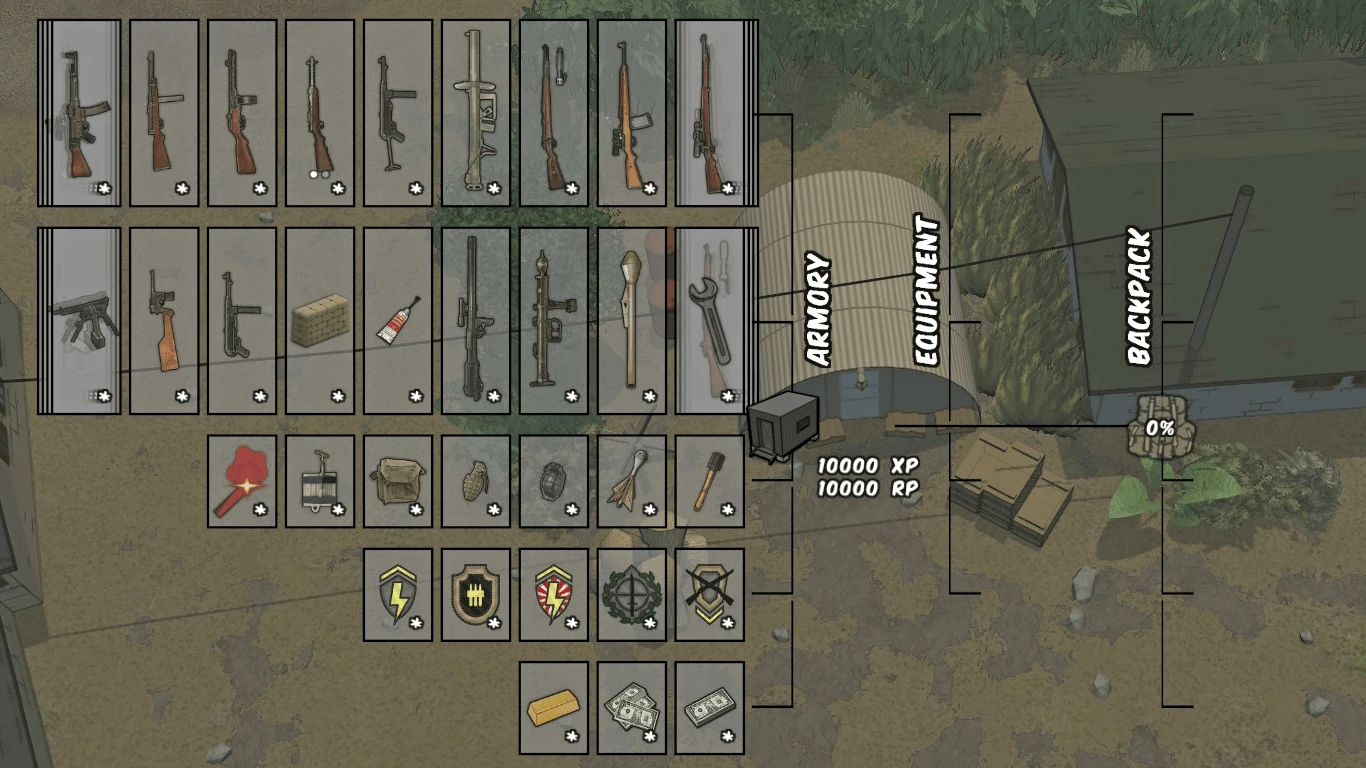Grab the pineapple frag grenade
The image size is (1366, 768).
476,483
